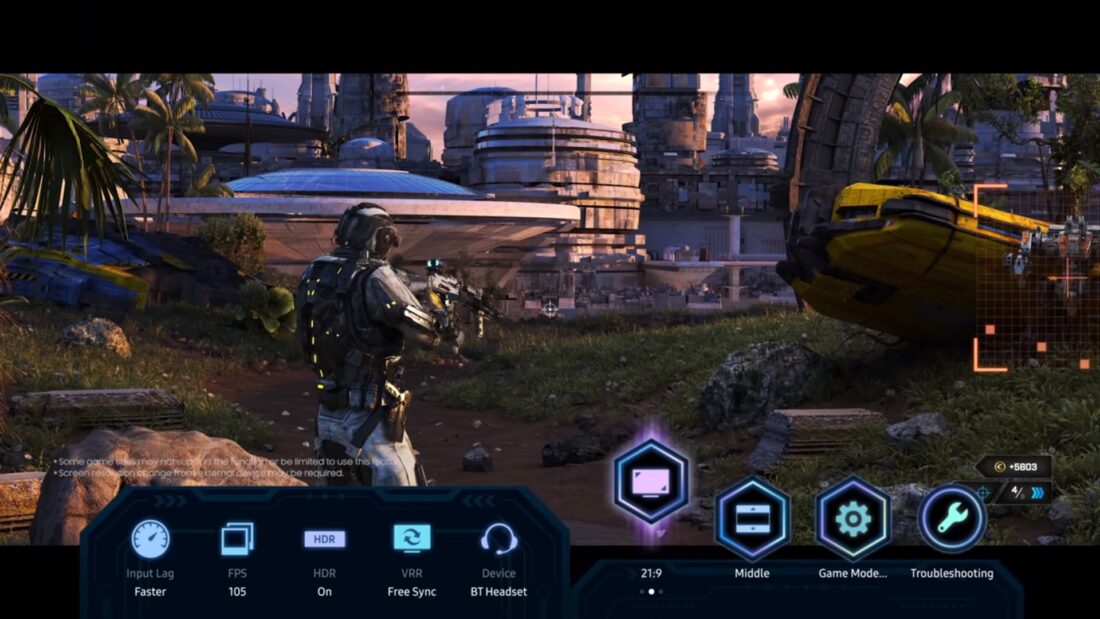Choose the Middle screen position option
1100x619 pixels.
[752, 518]
